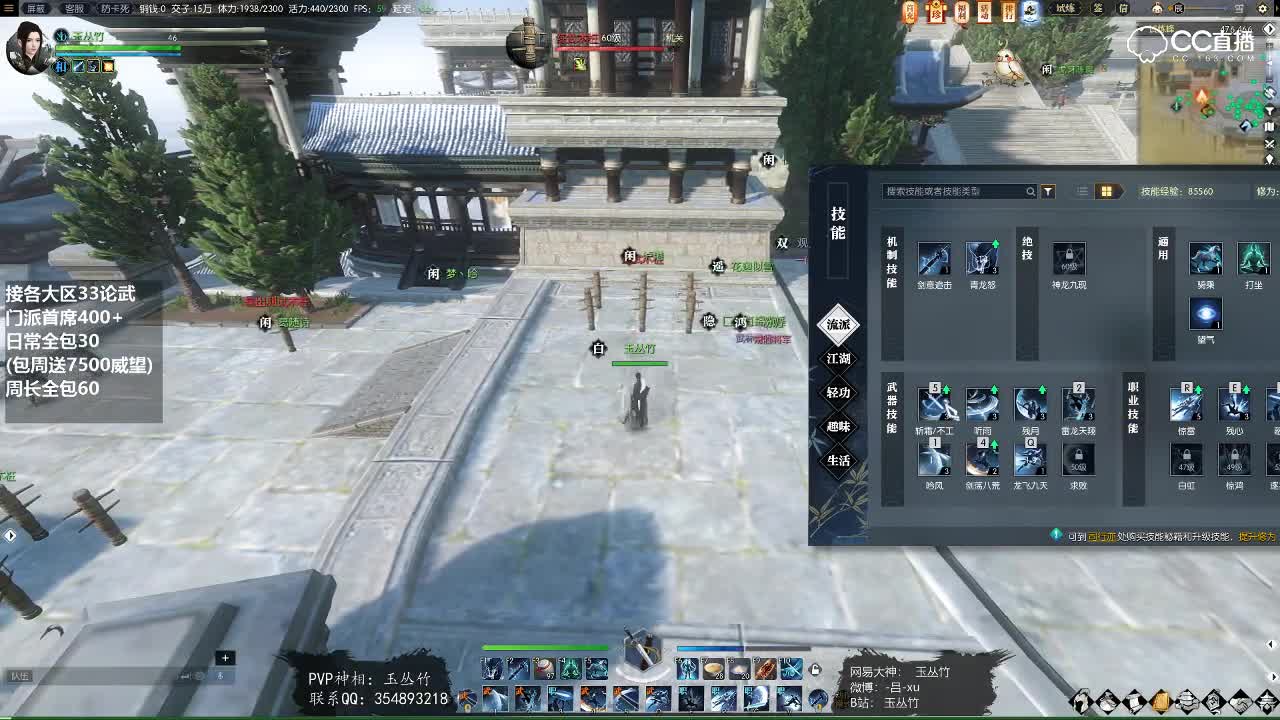Open the 望气 skill icon in 通用 section
Screen dimensions: 1280x720
(1205, 314)
